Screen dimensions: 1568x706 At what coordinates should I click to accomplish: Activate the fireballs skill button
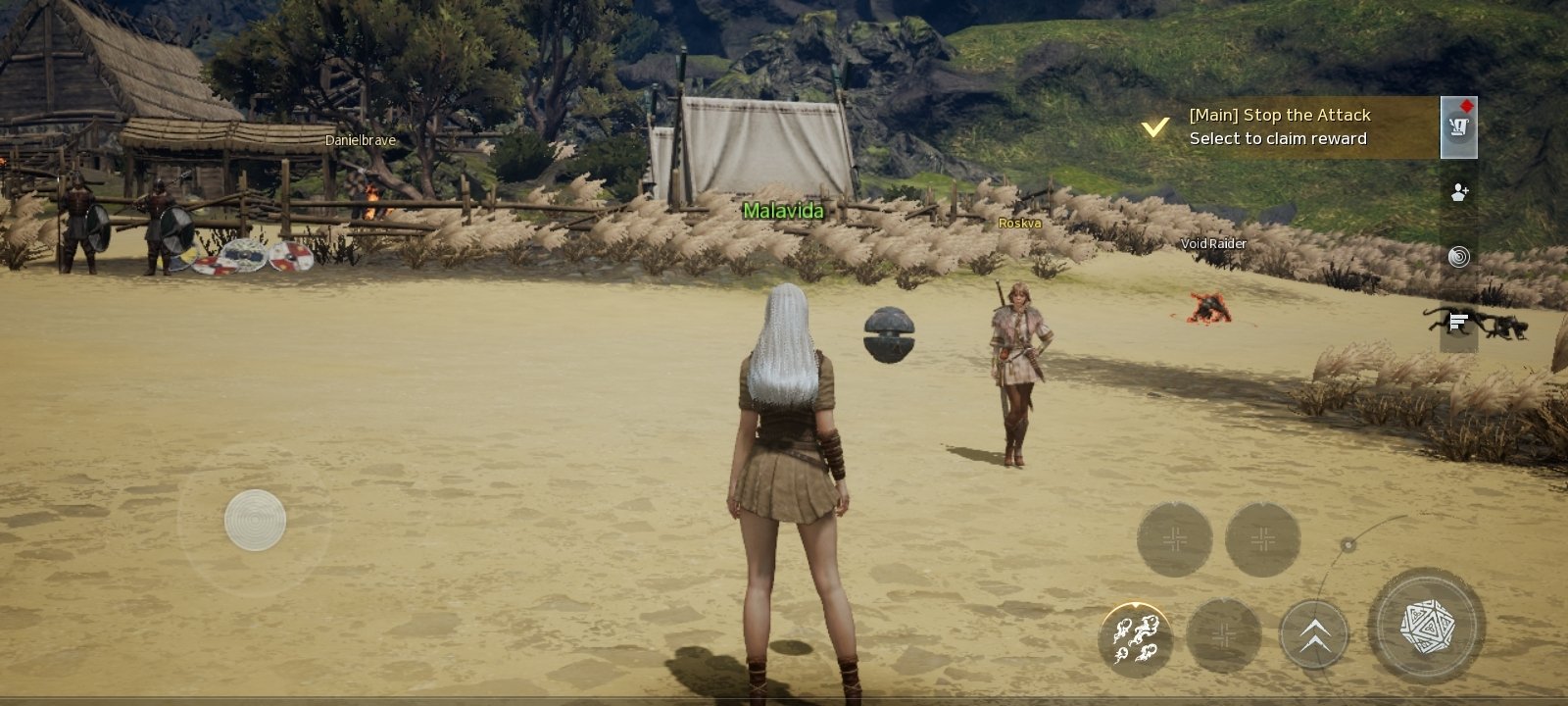click(1136, 637)
